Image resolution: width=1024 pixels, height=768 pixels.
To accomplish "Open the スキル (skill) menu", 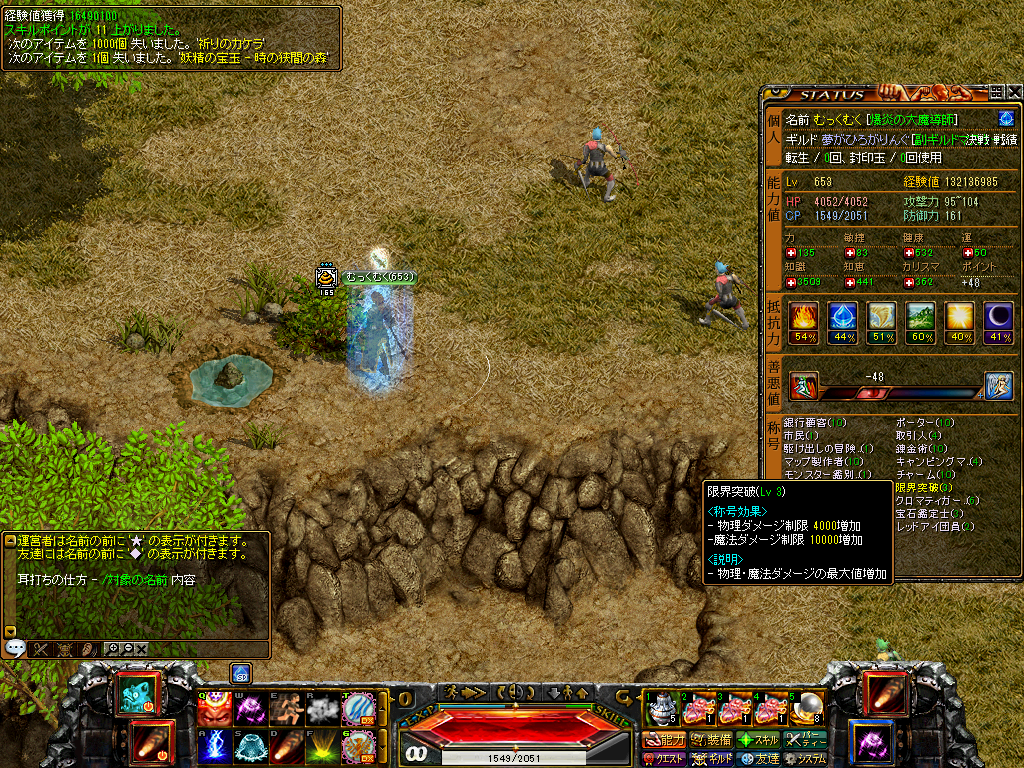I will 758,740.
